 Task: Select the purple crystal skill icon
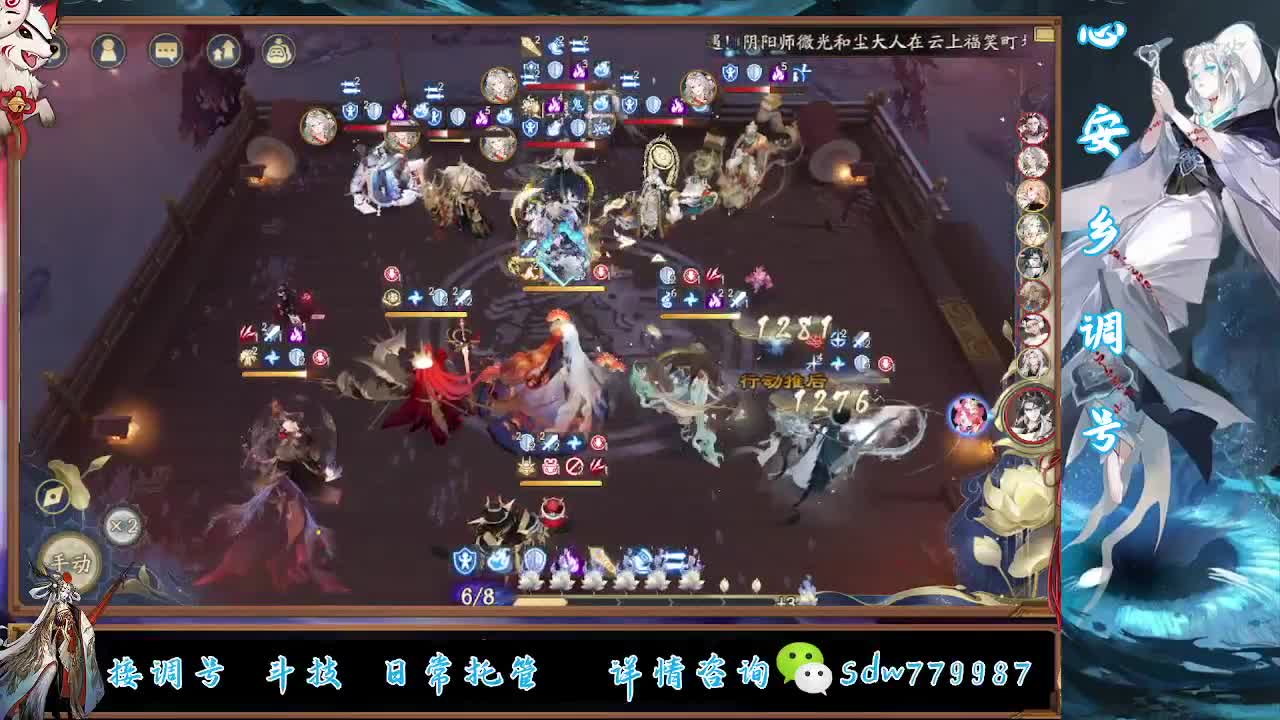pos(570,558)
